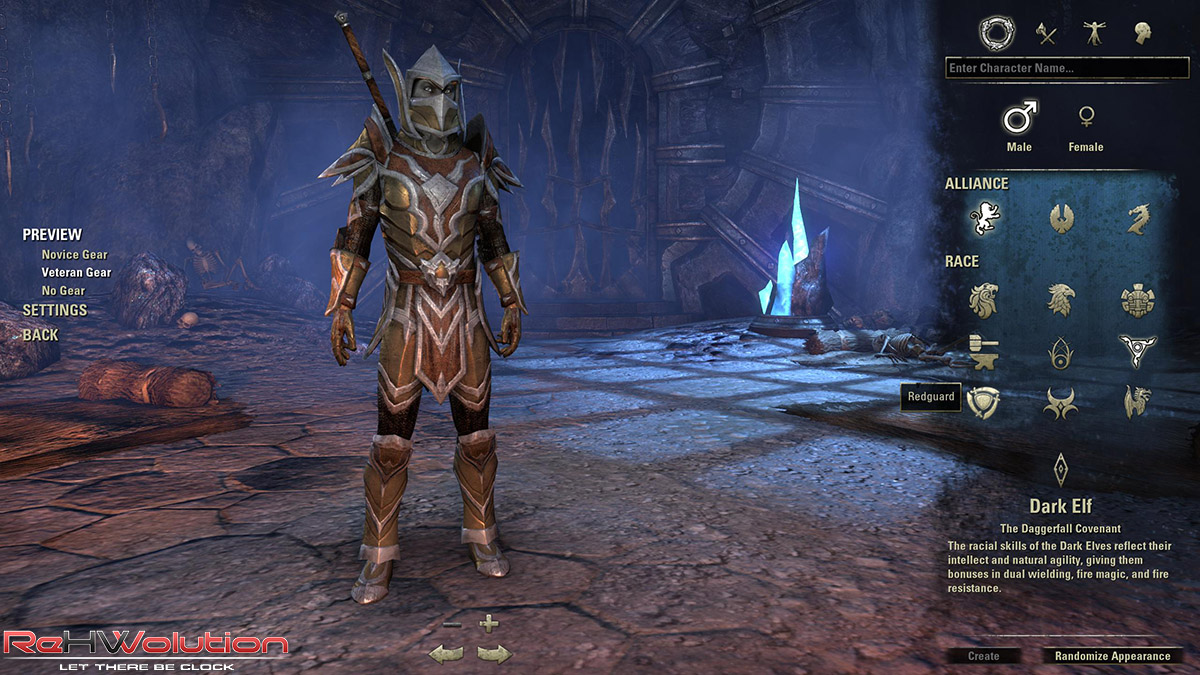Pick the lion head race icon
This screenshot has width=1200, height=675.
(984, 299)
